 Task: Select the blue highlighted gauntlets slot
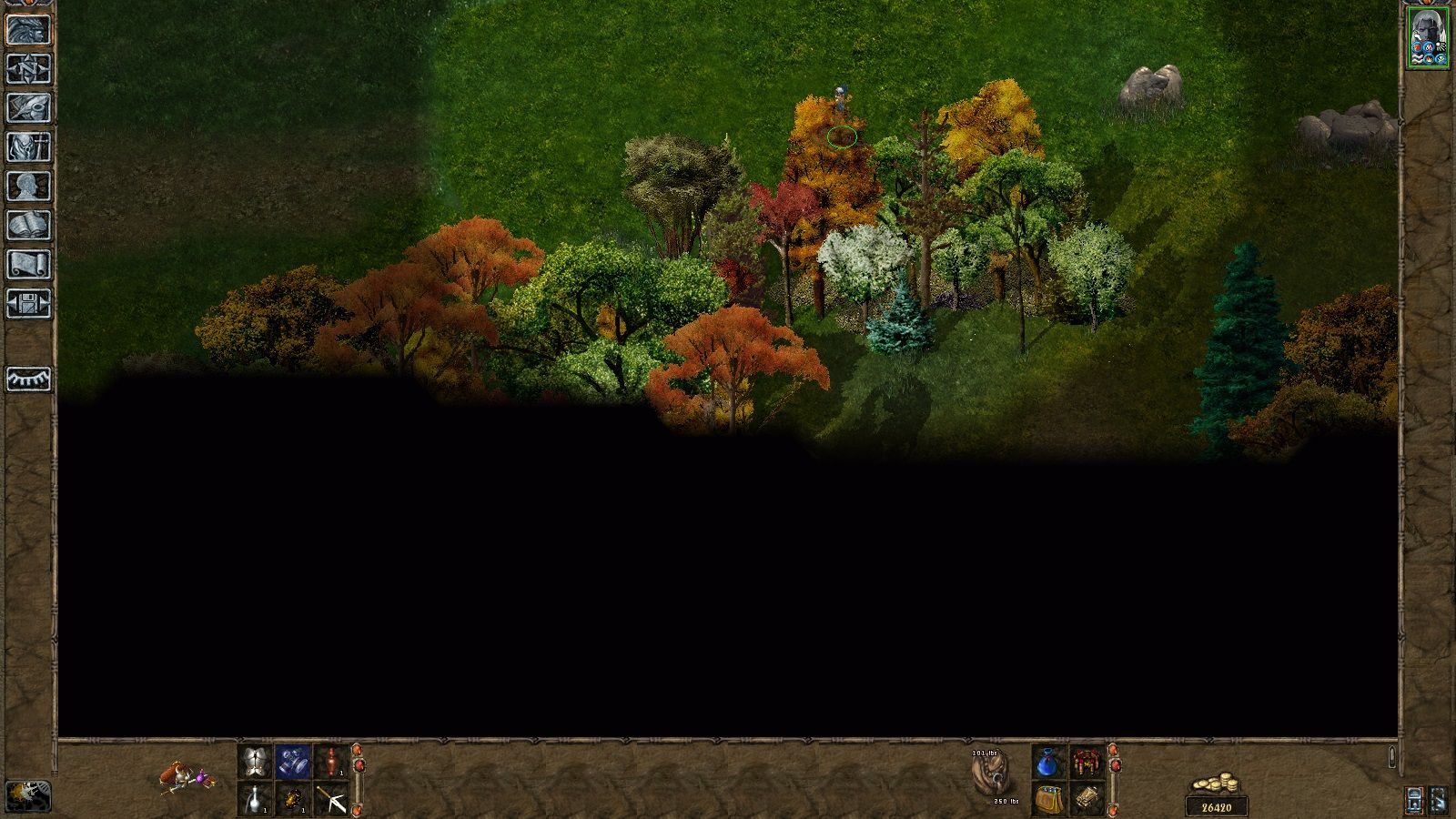[x=293, y=762]
